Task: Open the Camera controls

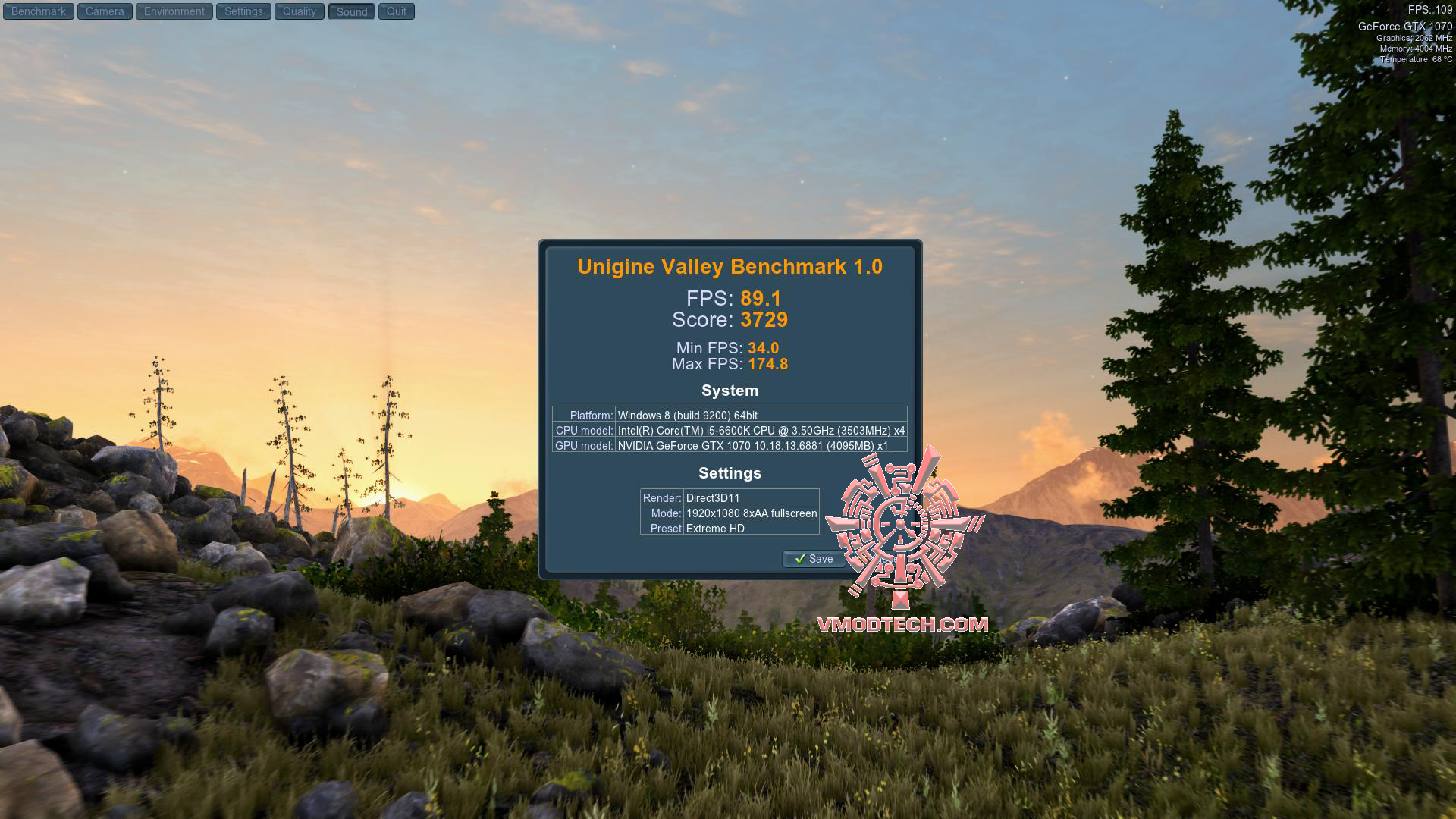Action: tap(104, 11)
